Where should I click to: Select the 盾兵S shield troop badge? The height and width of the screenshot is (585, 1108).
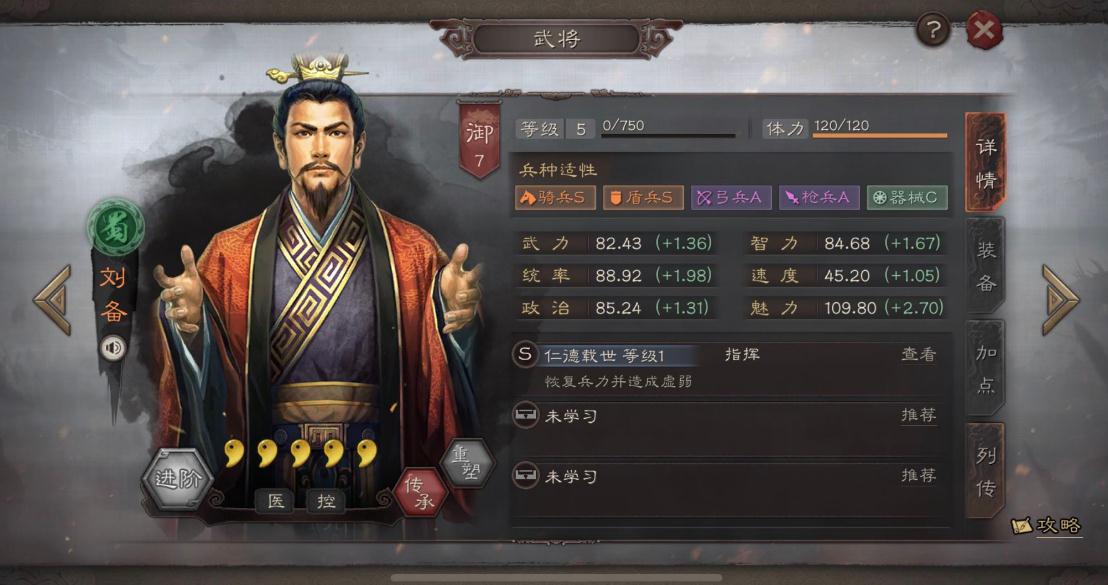point(643,197)
